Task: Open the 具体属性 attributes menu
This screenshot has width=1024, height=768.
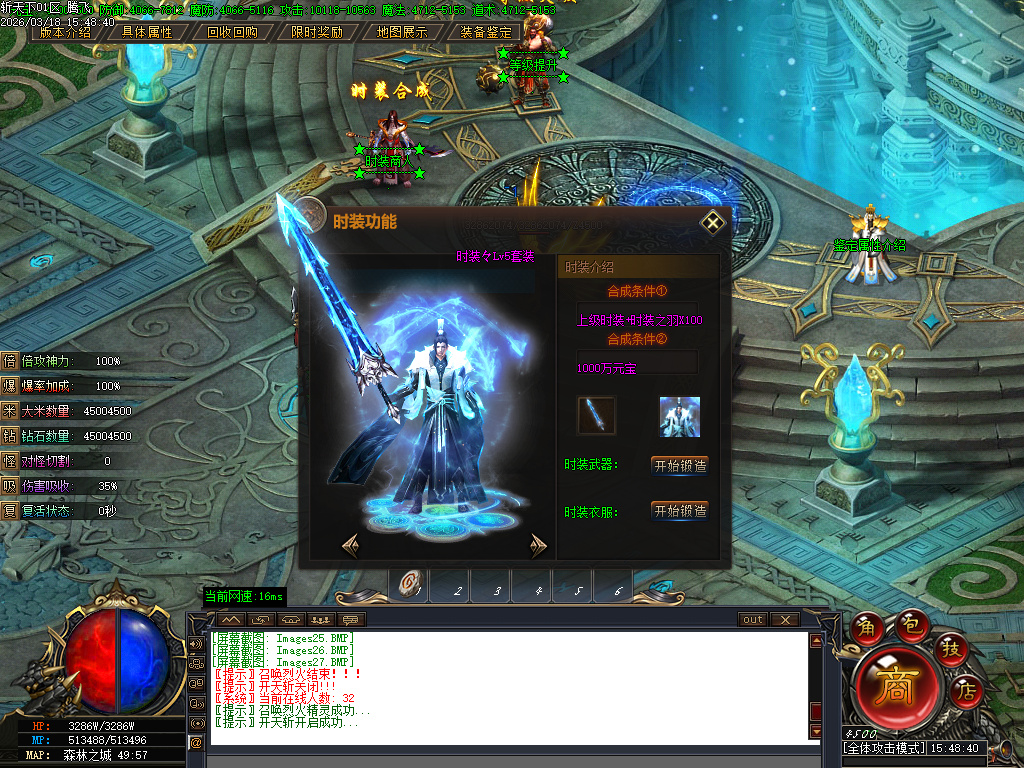Action: [147, 31]
